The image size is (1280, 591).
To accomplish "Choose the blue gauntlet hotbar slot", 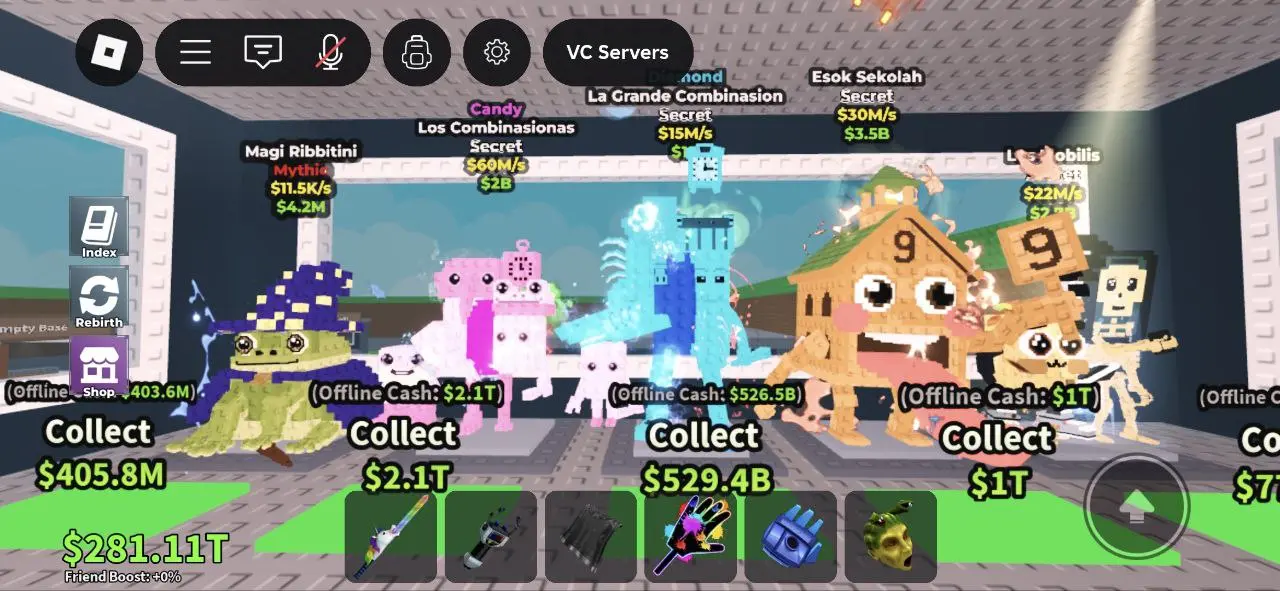I will tap(791, 536).
